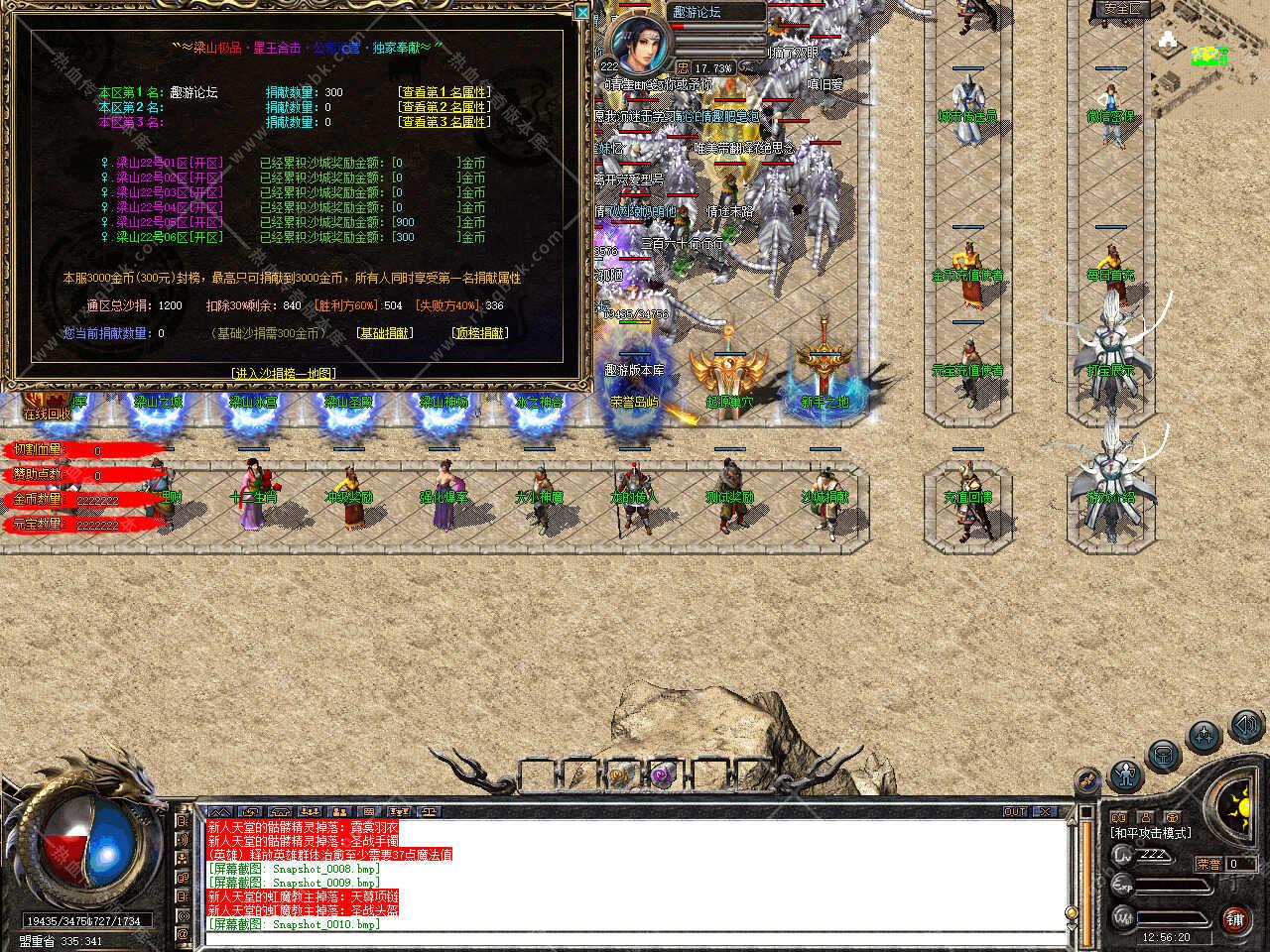The width and height of the screenshot is (1270, 952).
Task: View the 1st place attributes link
Action: pos(444,92)
